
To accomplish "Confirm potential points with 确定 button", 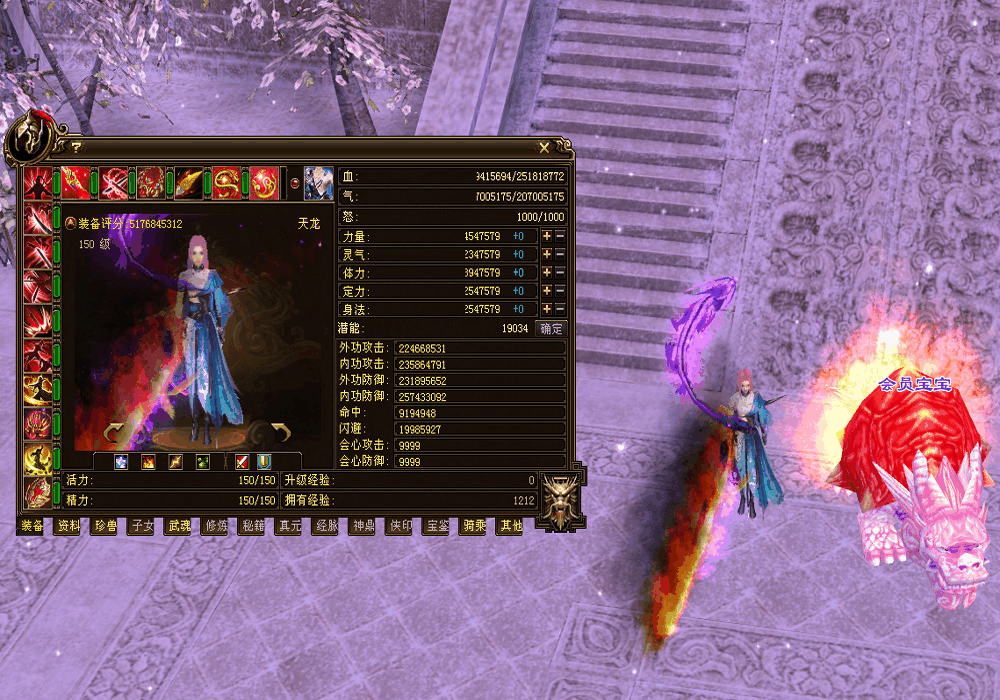I will pyautogui.click(x=551, y=328).
